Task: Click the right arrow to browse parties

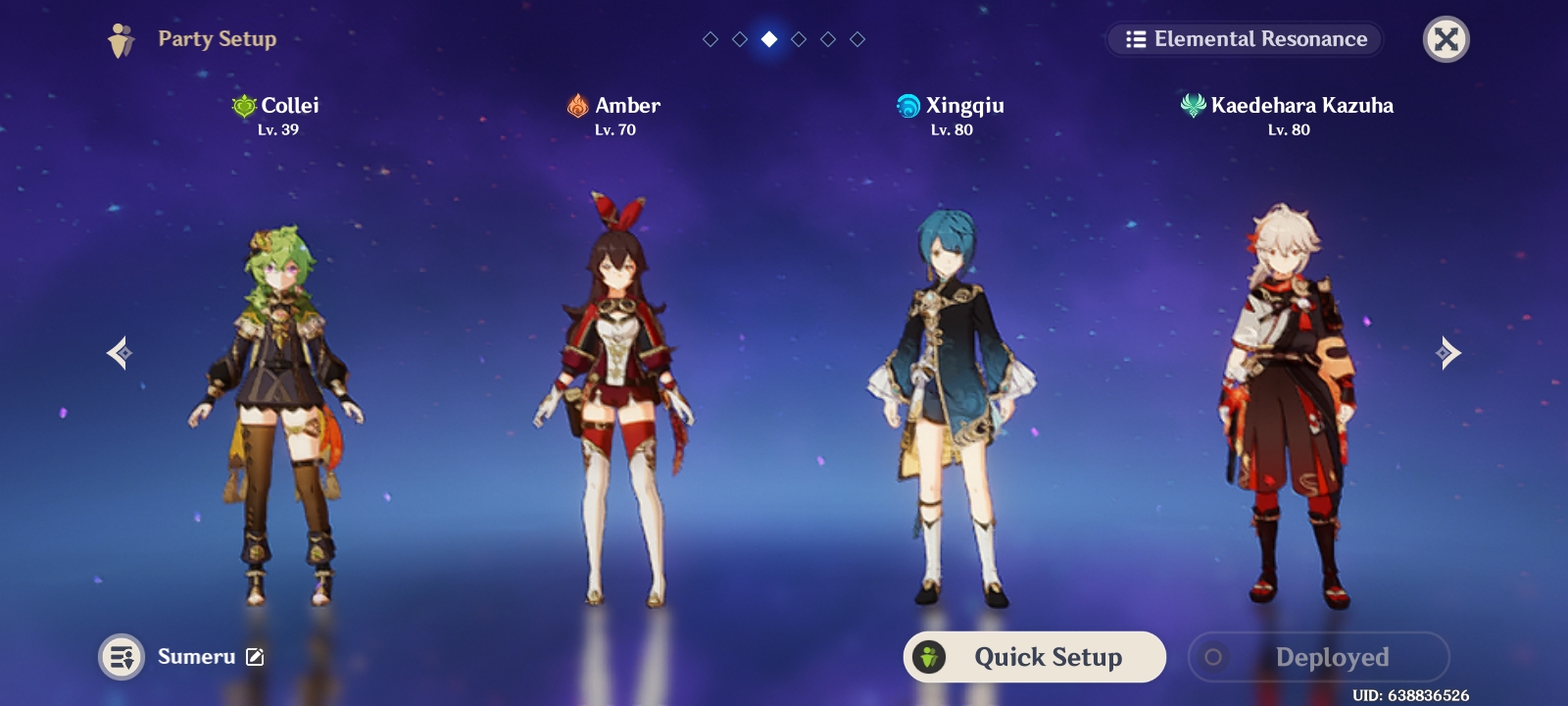Action: click(x=1447, y=352)
